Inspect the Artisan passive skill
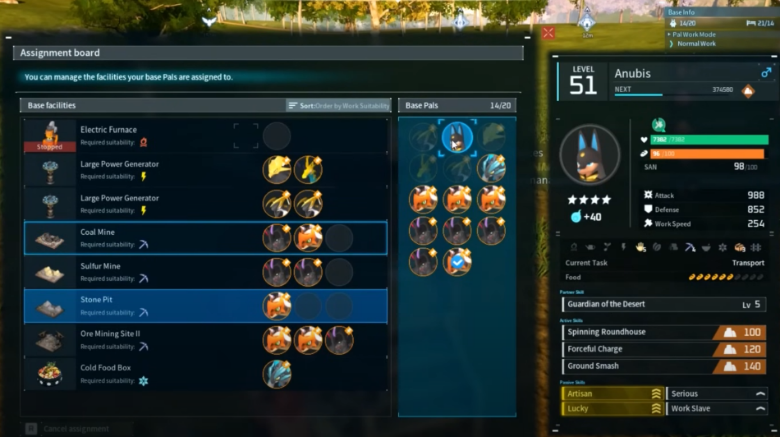This screenshot has width=780, height=437. click(x=613, y=394)
